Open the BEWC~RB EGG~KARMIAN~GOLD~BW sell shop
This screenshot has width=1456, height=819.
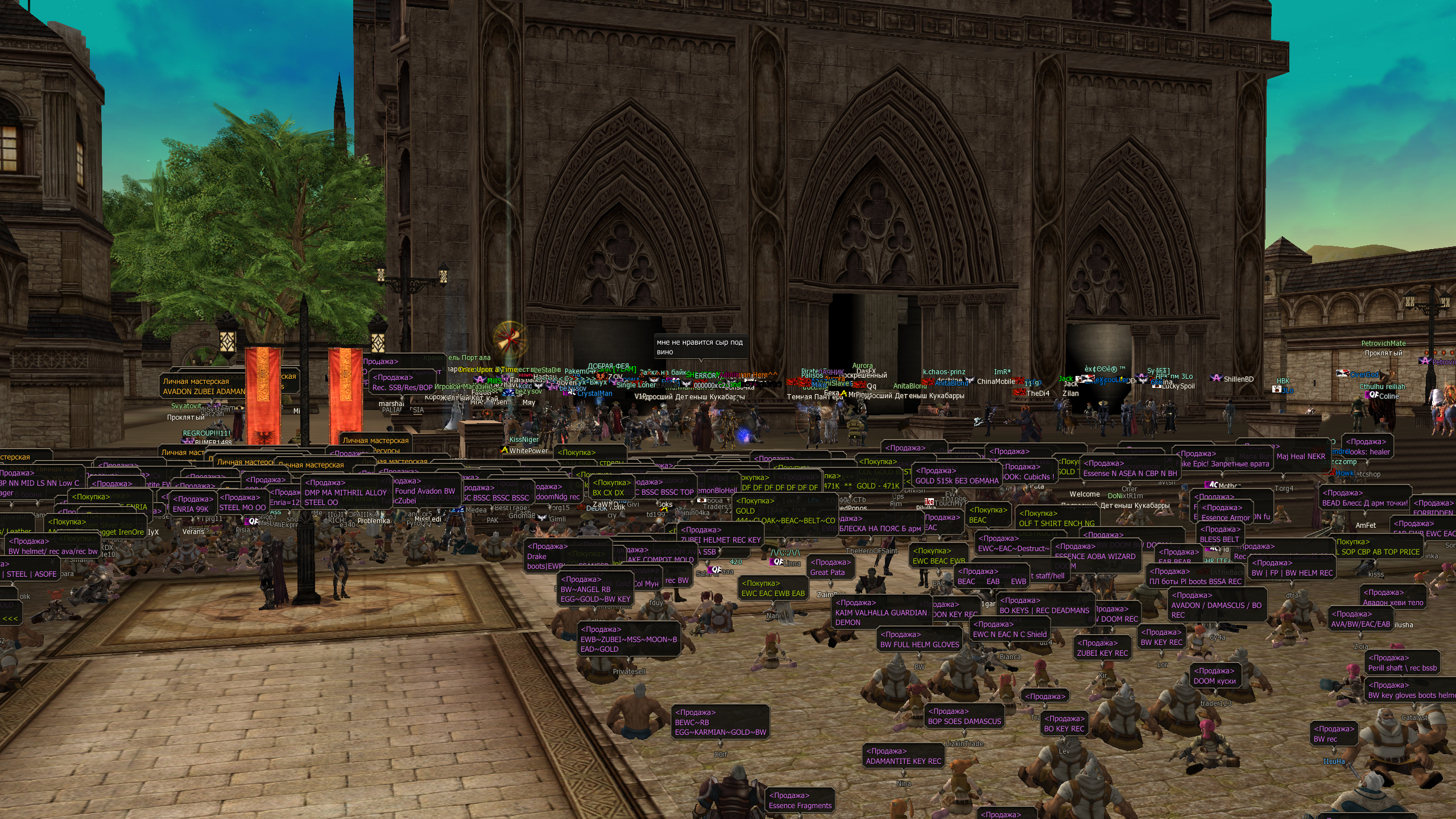point(720,722)
